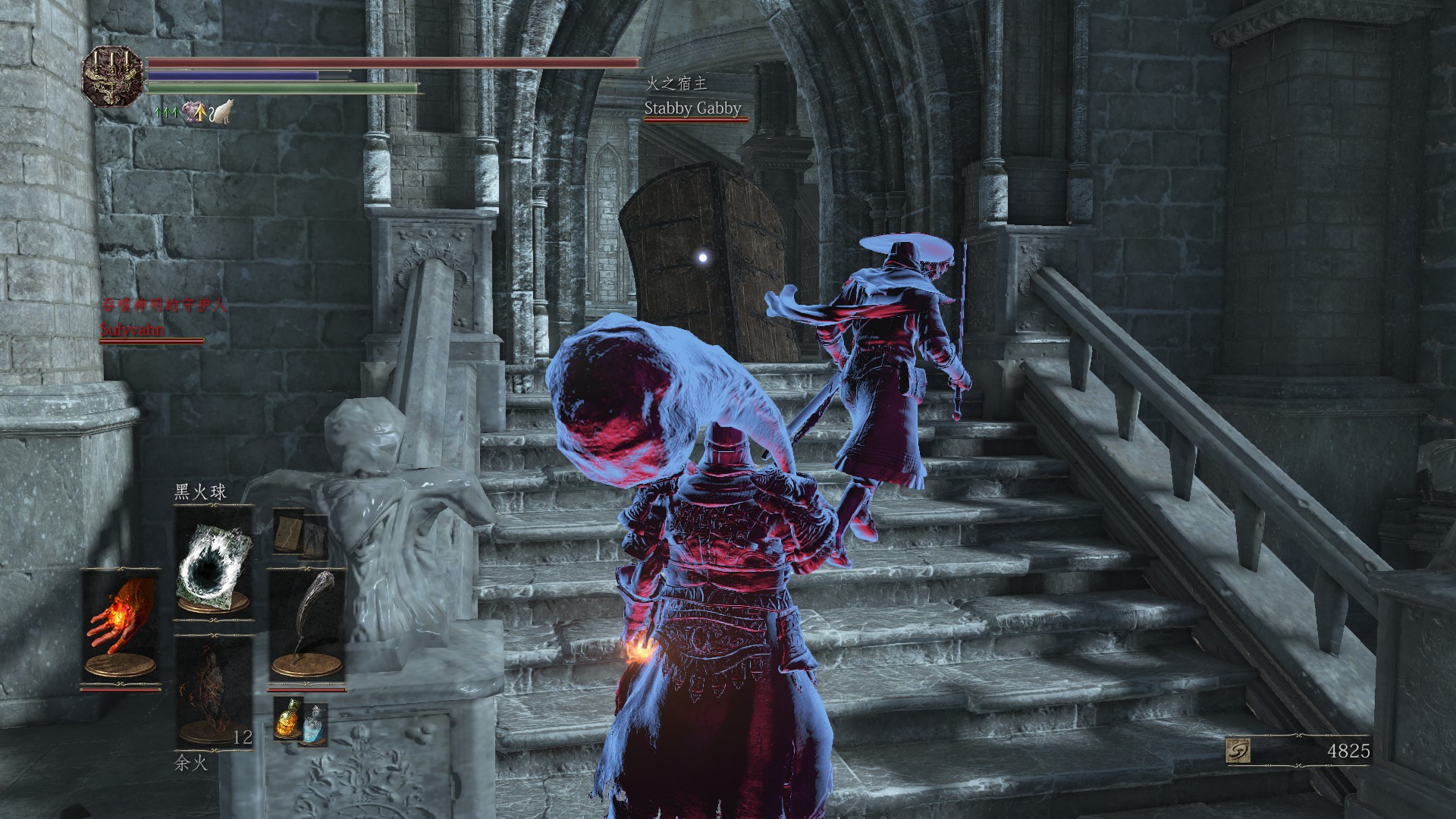
Task: Select the red Sulyvahn player nameplate
Action: pos(133,330)
